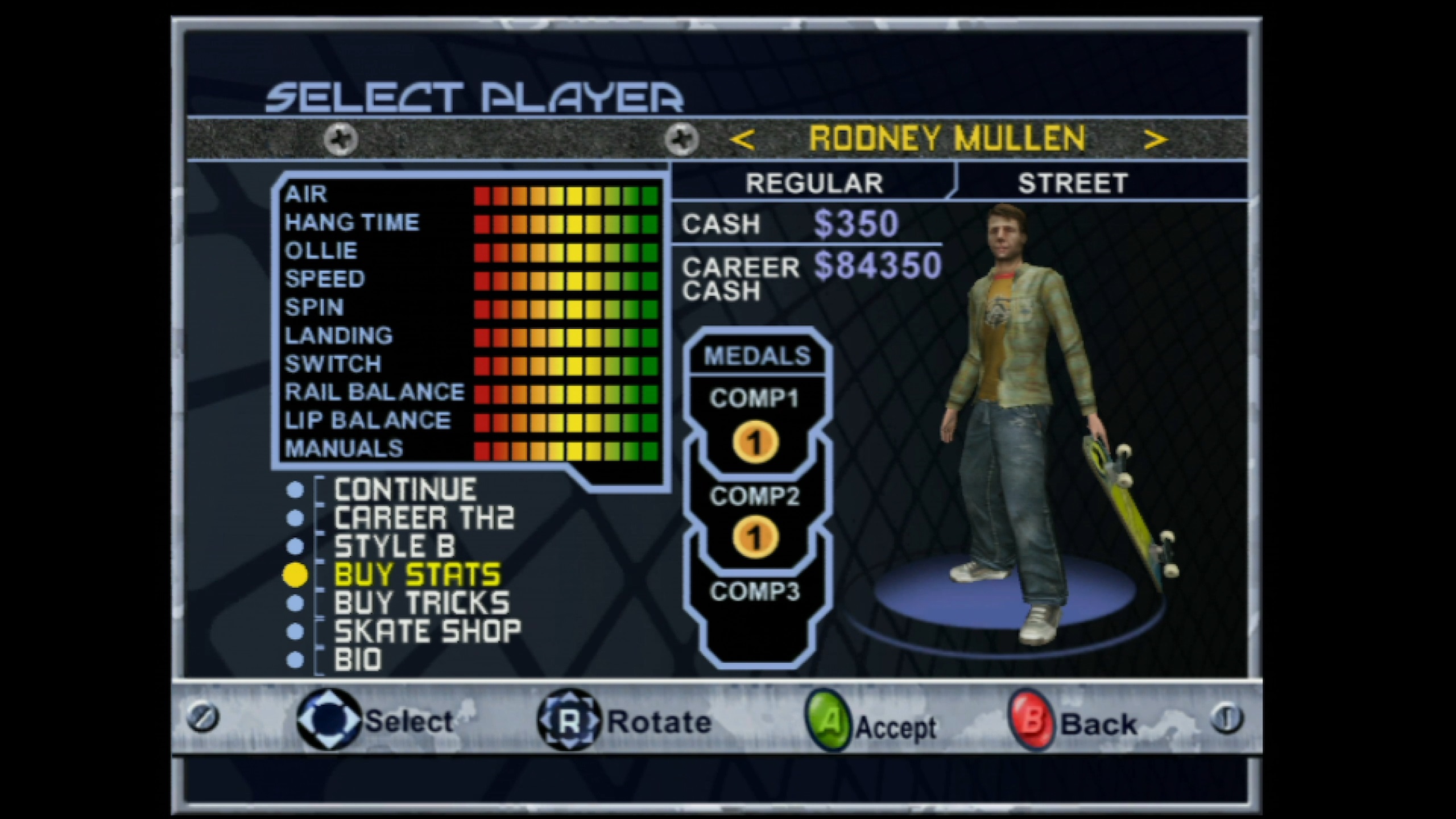The width and height of the screenshot is (1456, 819).
Task: Switch to the previous skater arrow
Action: tap(743, 139)
